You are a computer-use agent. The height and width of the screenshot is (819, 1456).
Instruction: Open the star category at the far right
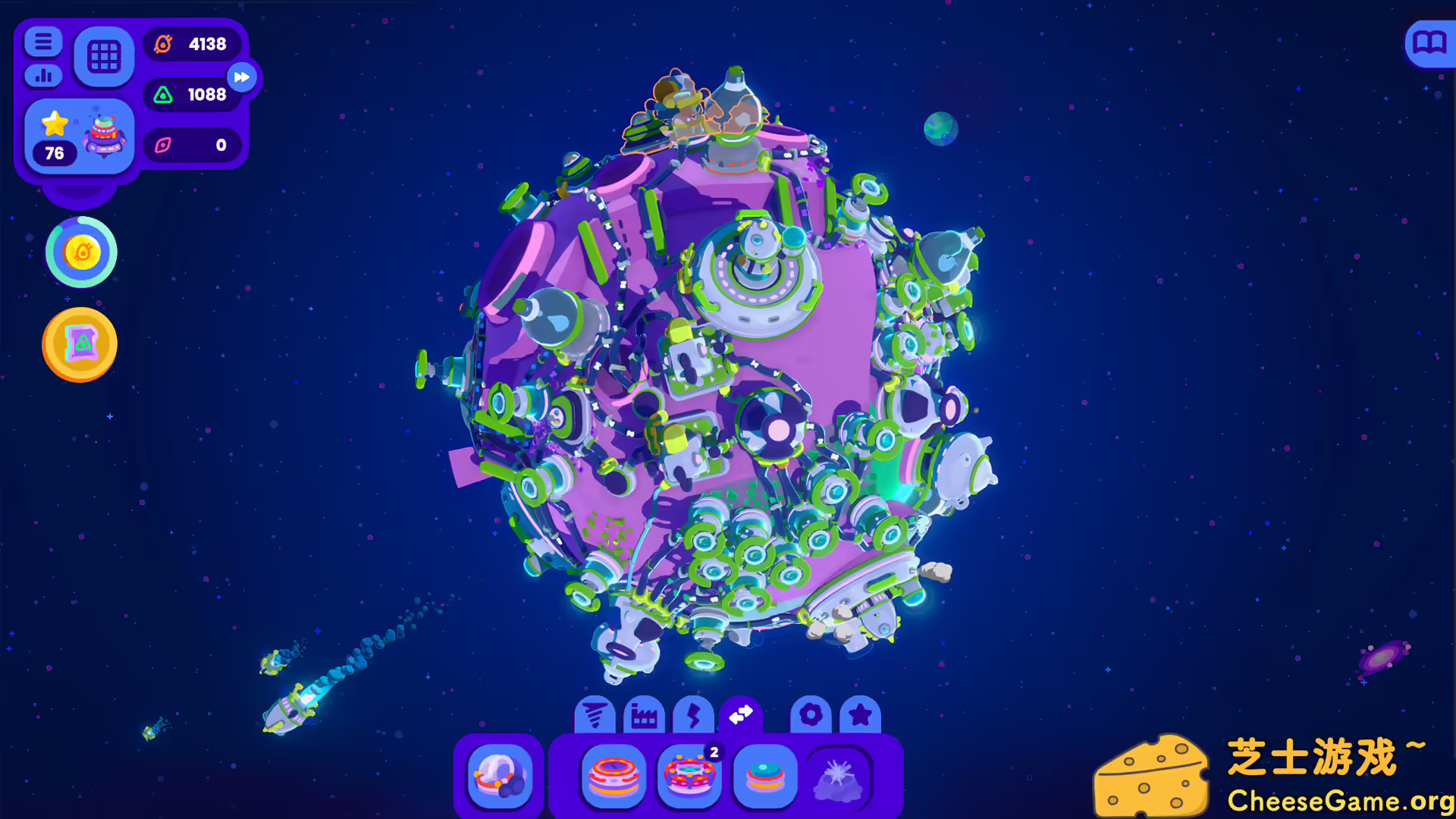[861, 714]
